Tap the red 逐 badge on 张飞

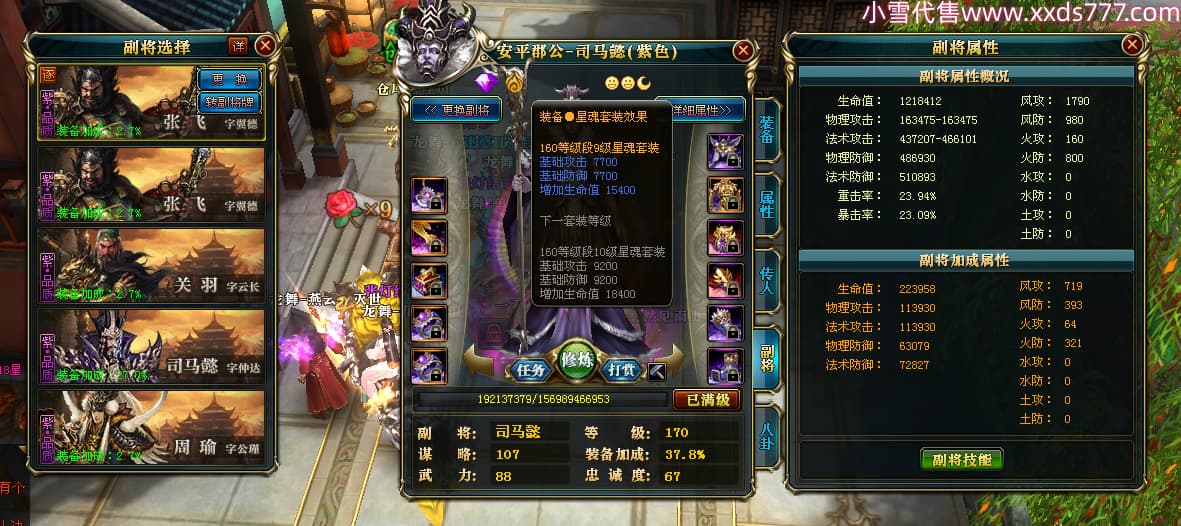click(48, 74)
